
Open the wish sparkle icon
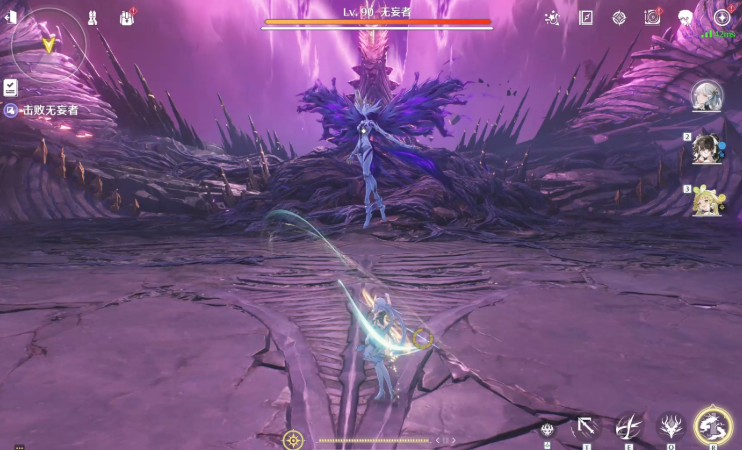pos(552,17)
